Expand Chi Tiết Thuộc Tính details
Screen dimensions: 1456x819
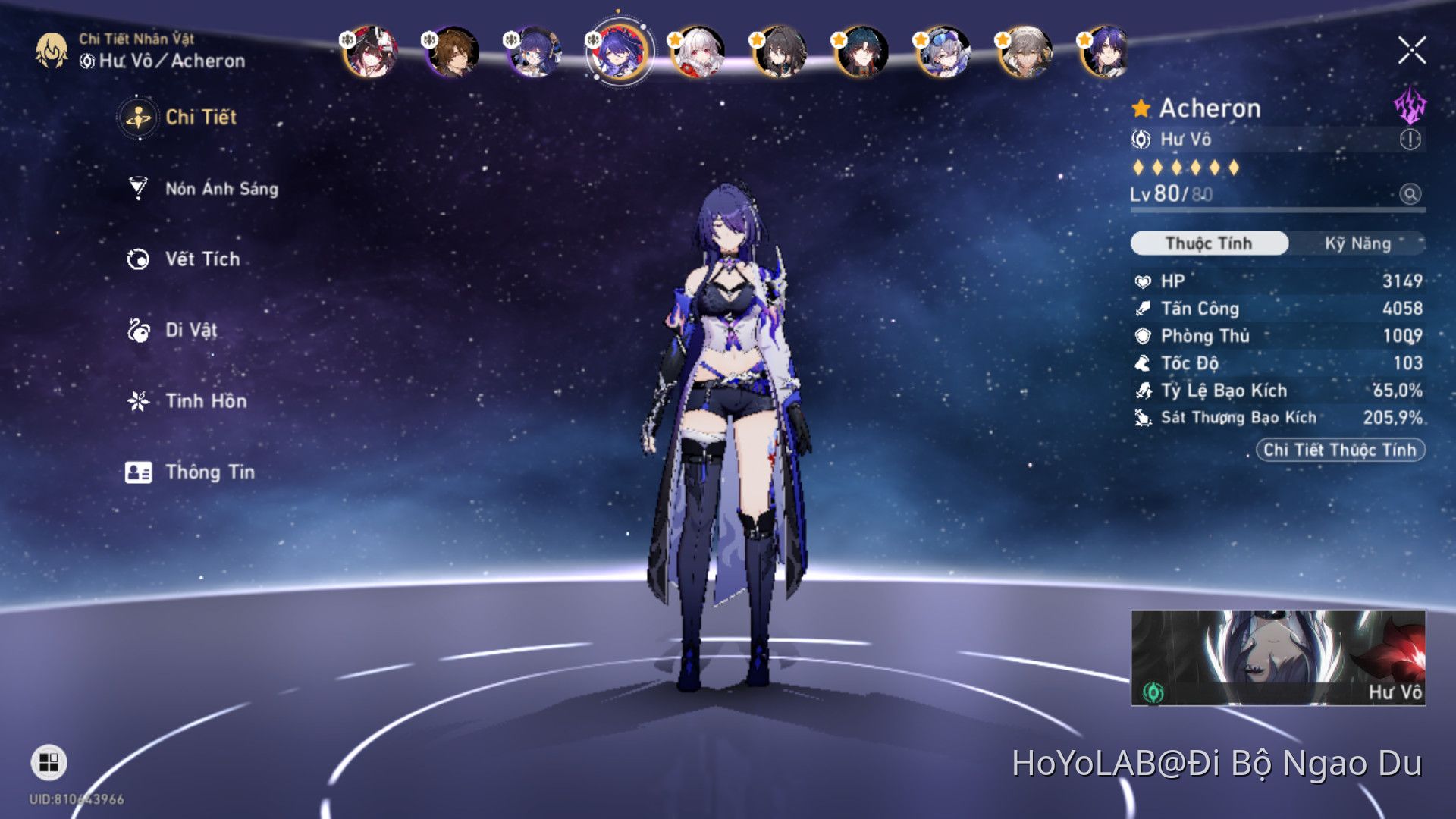(1340, 450)
